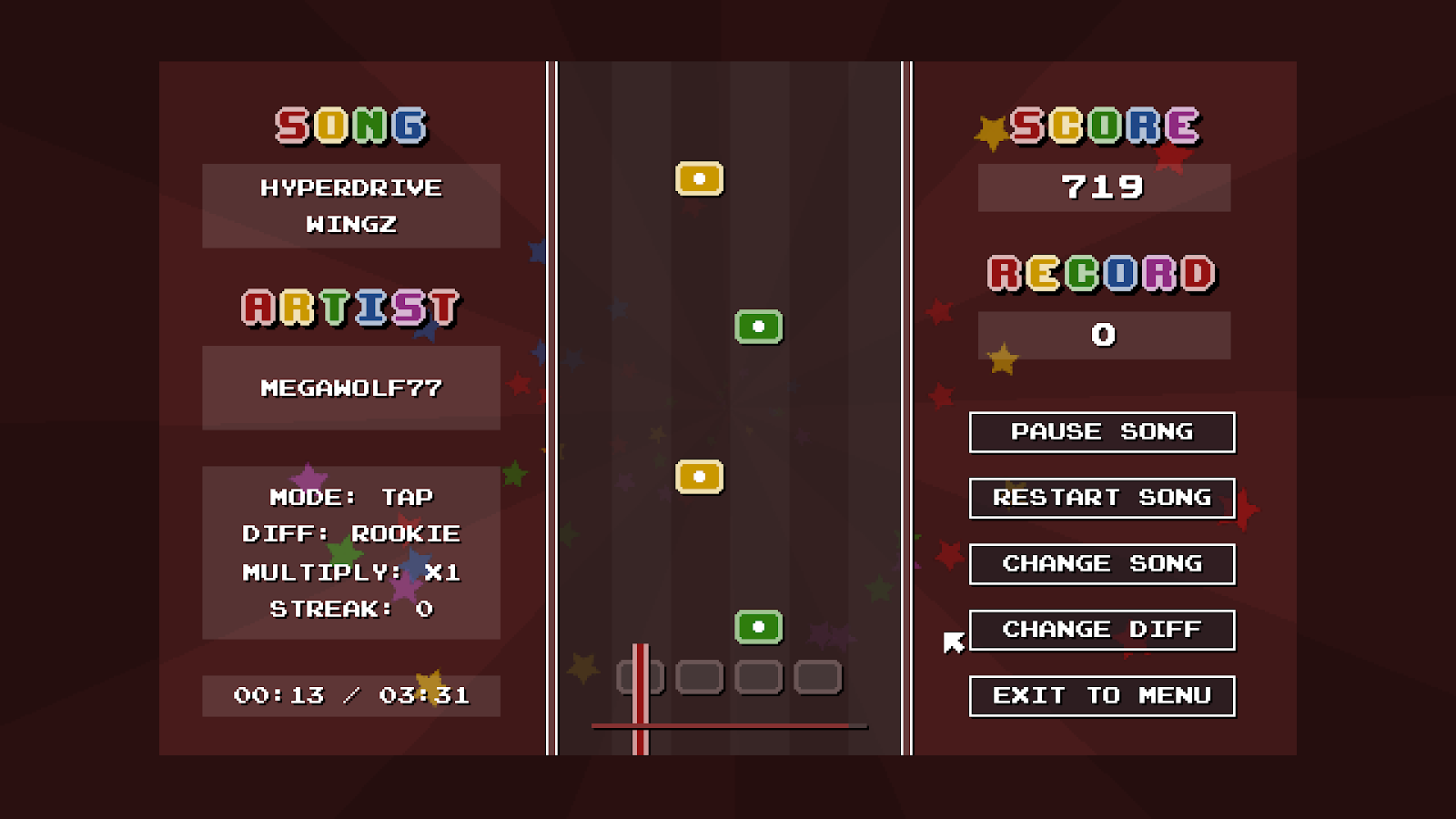Click the green note in the middle lane
Image resolution: width=1456 pixels, height=819 pixels.
pyautogui.click(x=760, y=325)
